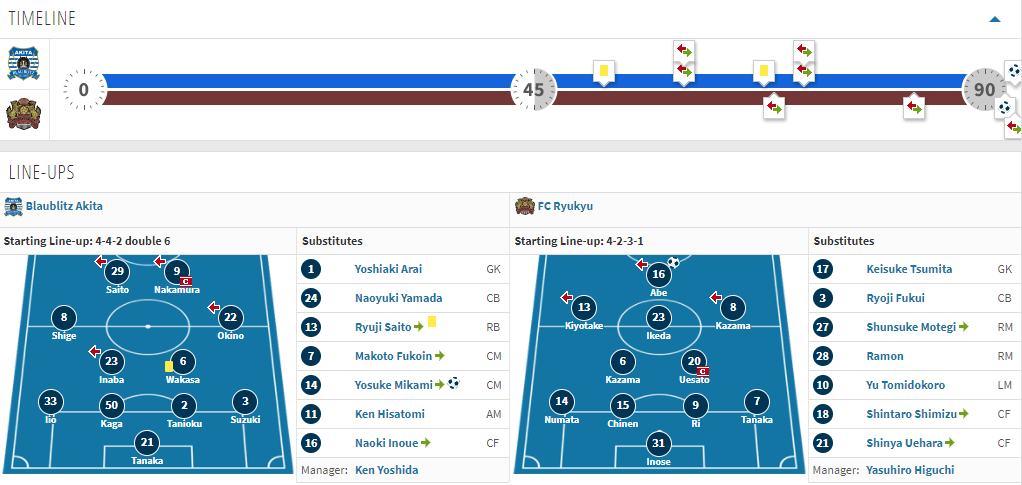Choose Akita goalkeeper Tanaka number 21
The width and height of the screenshot is (1022, 485).
(147, 442)
